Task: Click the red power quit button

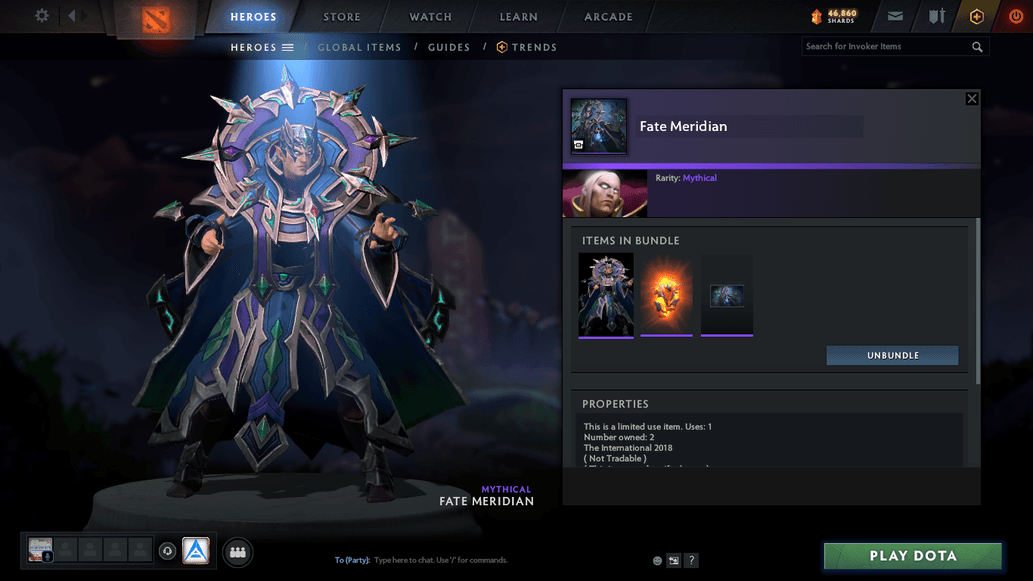Action: coord(1016,17)
